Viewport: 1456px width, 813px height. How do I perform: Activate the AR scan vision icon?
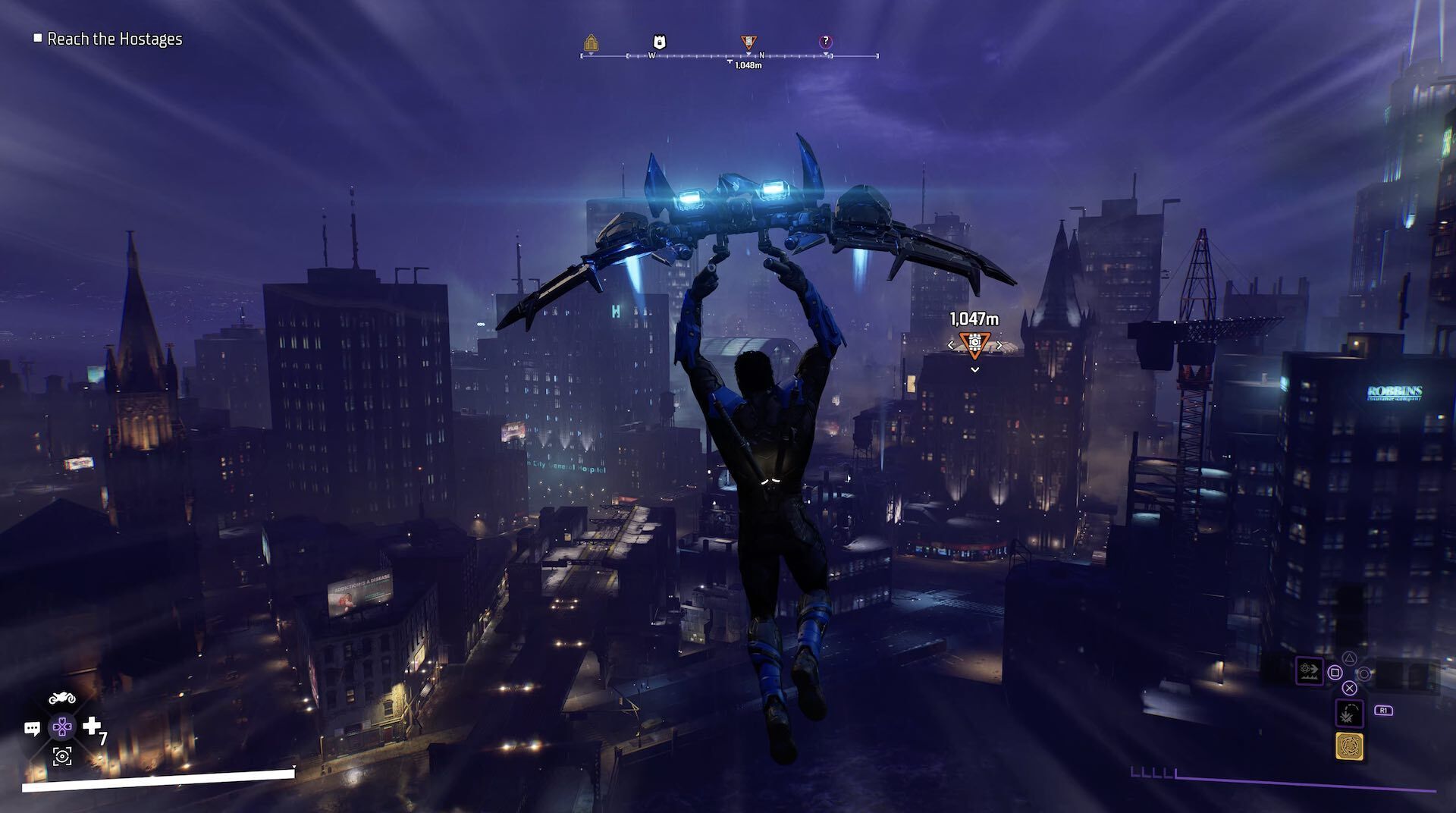62,755
